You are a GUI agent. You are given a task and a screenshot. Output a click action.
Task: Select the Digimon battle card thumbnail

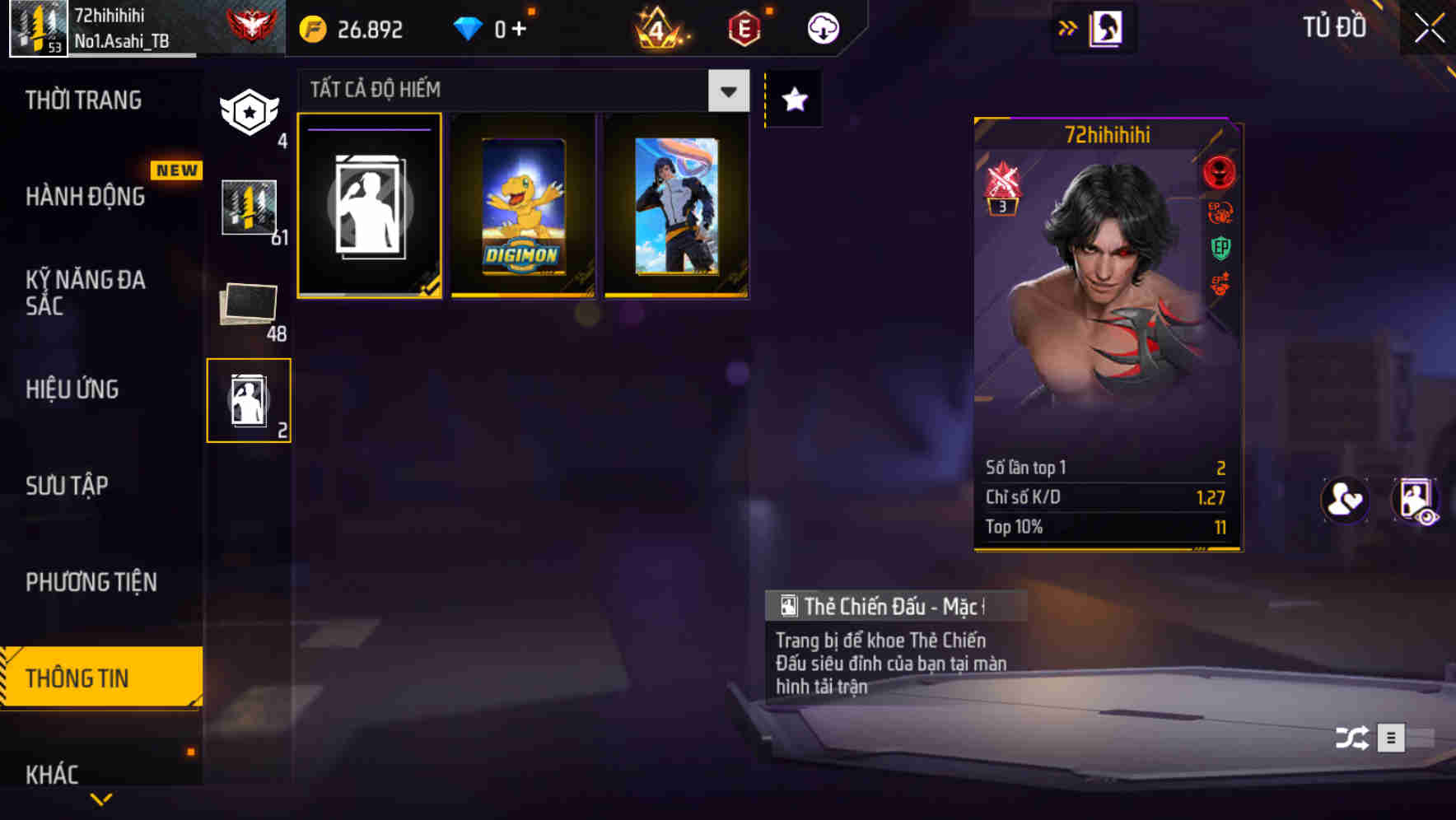[522, 206]
